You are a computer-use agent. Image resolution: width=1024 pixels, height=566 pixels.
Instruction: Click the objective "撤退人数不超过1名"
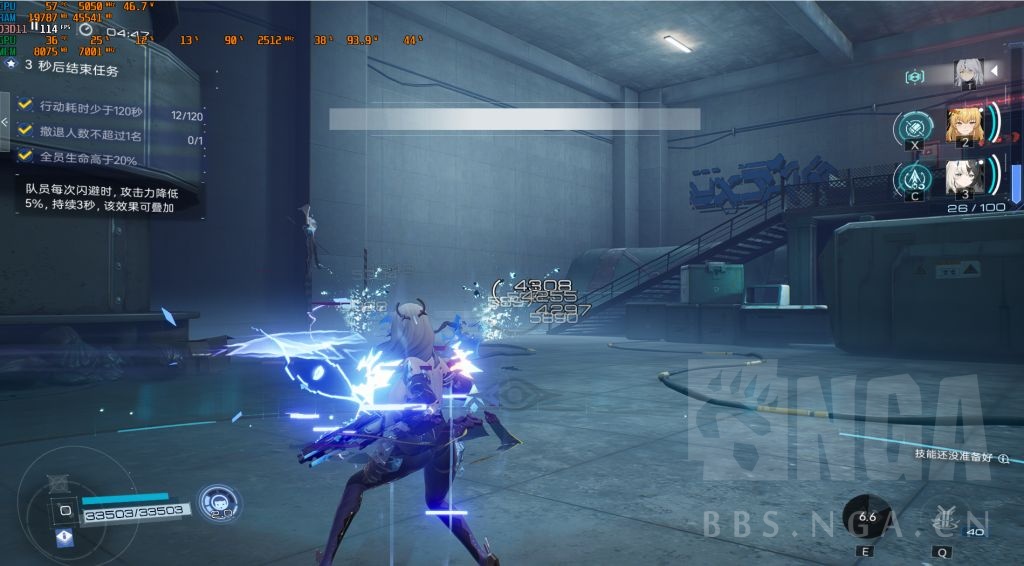click(x=90, y=132)
